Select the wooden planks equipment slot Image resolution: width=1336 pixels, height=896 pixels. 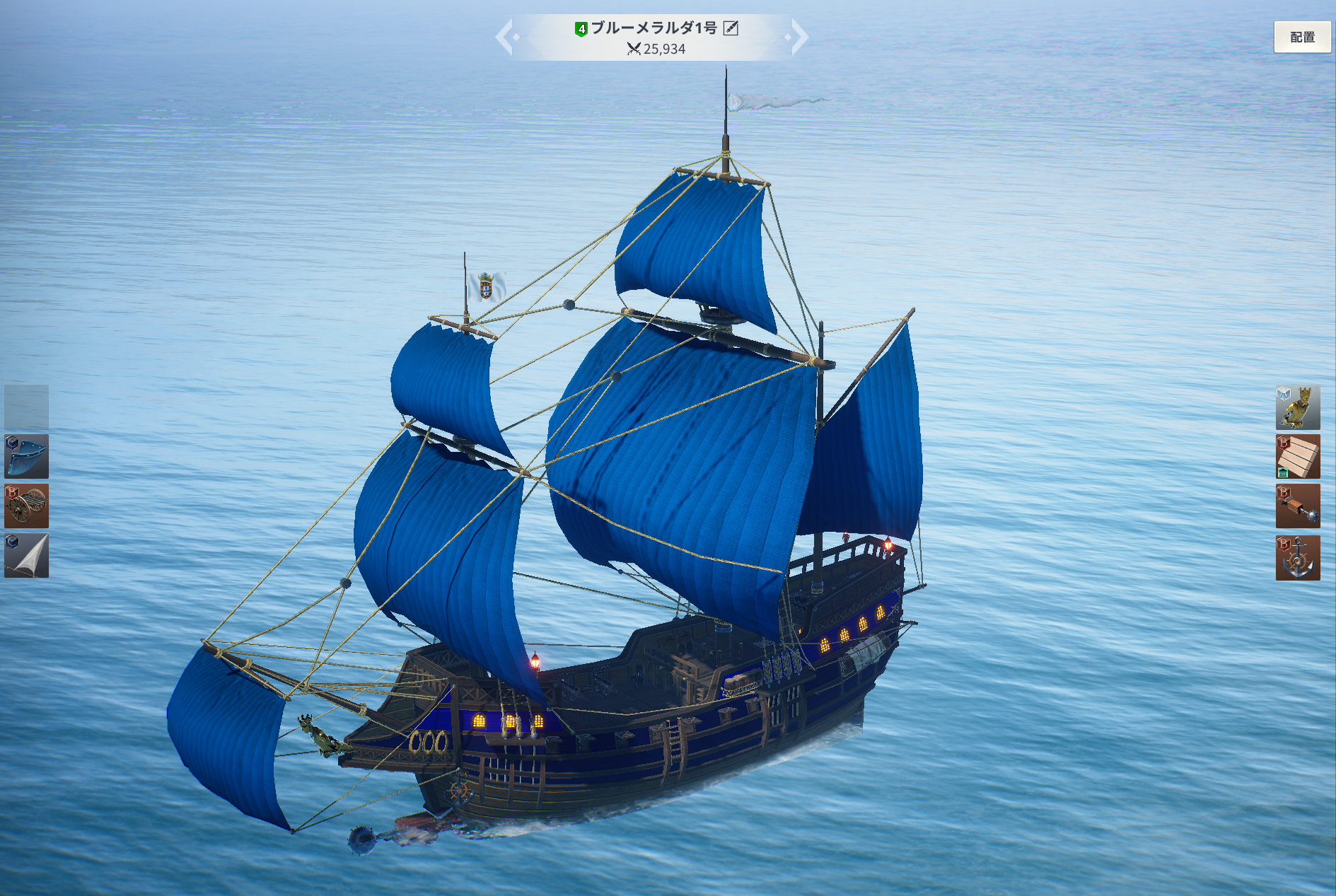pyautogui.click(x=1297, y=457)
